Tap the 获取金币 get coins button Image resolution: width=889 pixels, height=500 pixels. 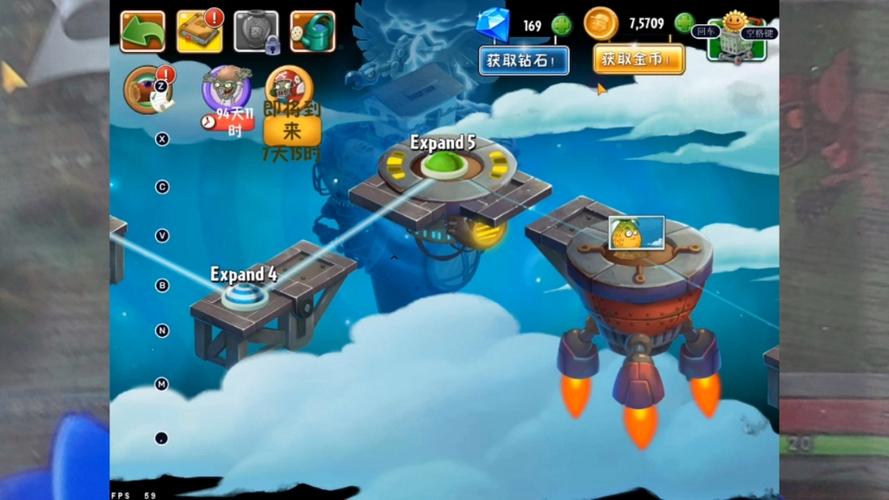pos(638,60)
